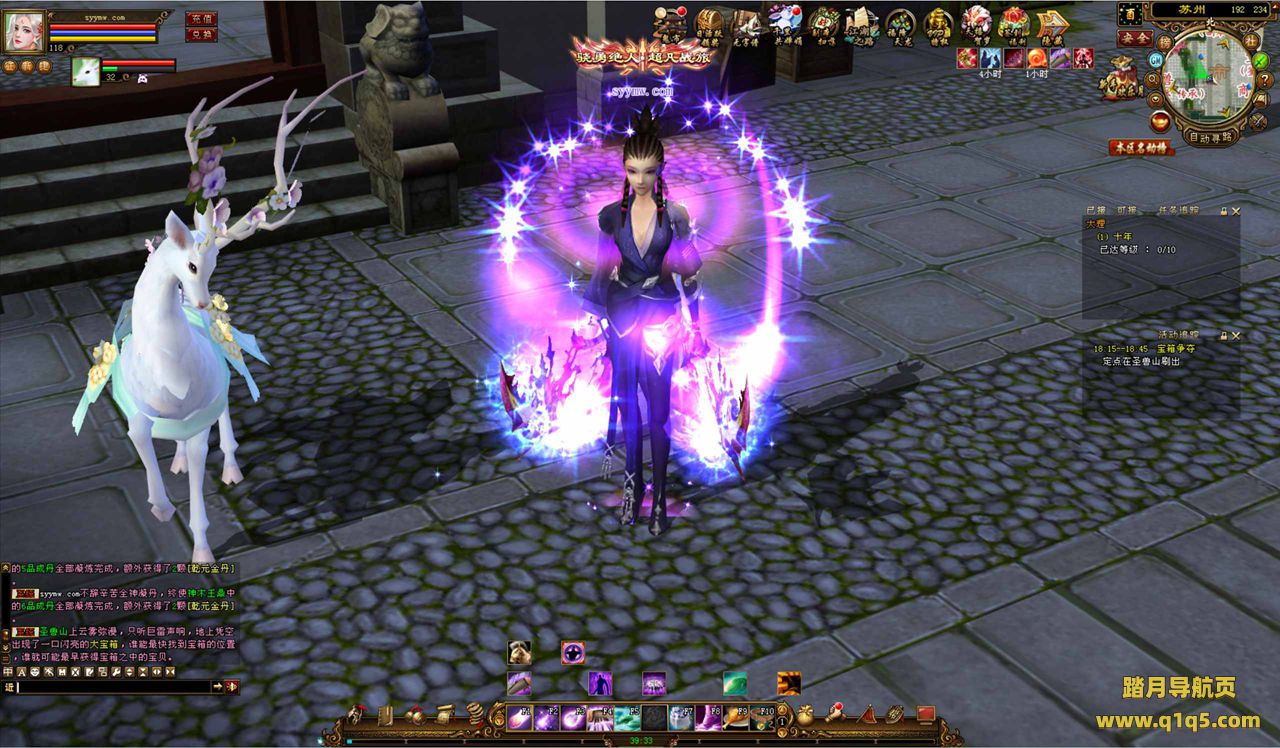Use the F1 hotbar skill

coord(519,716)
